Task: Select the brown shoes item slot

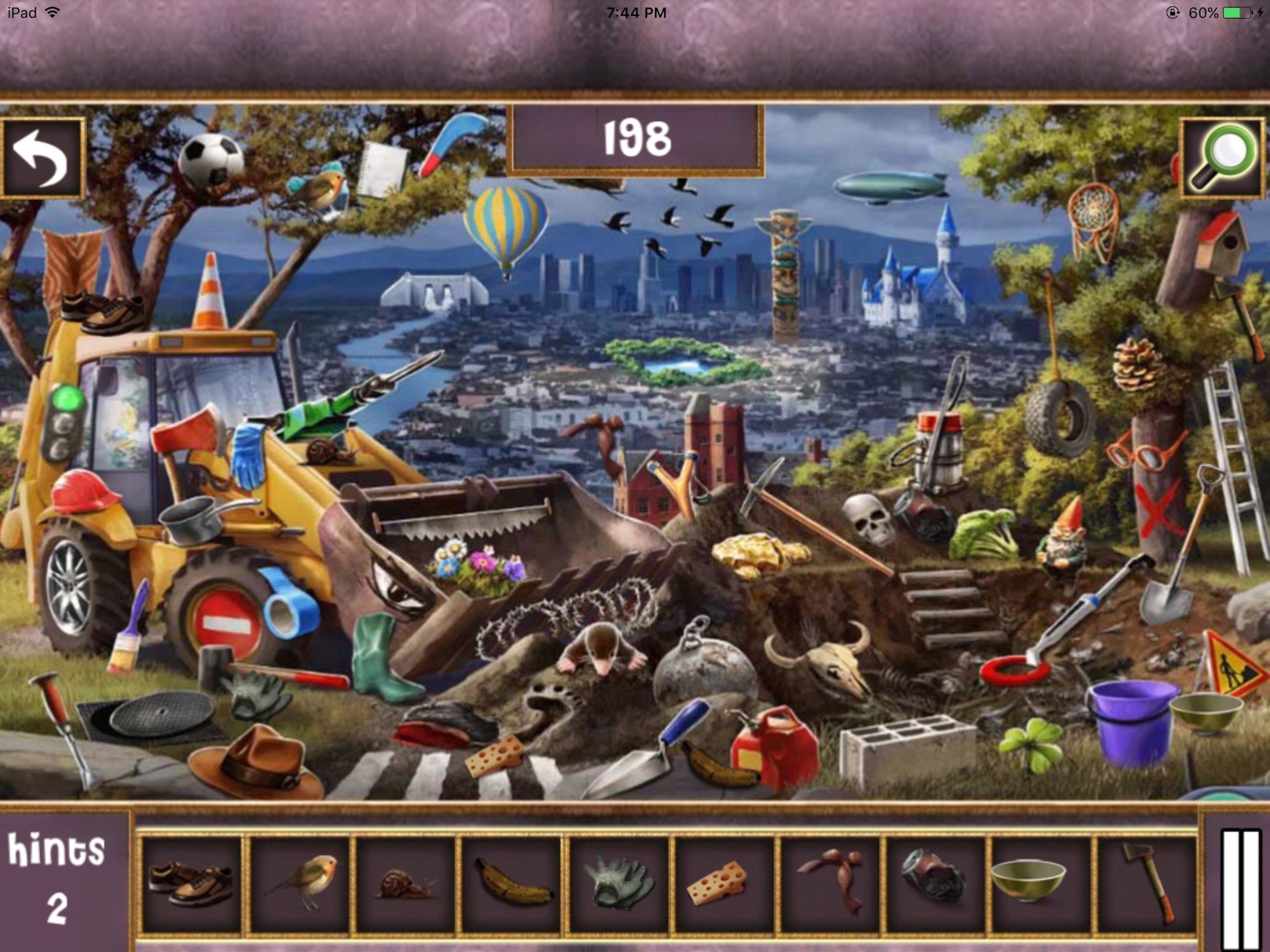Action: 191,885
